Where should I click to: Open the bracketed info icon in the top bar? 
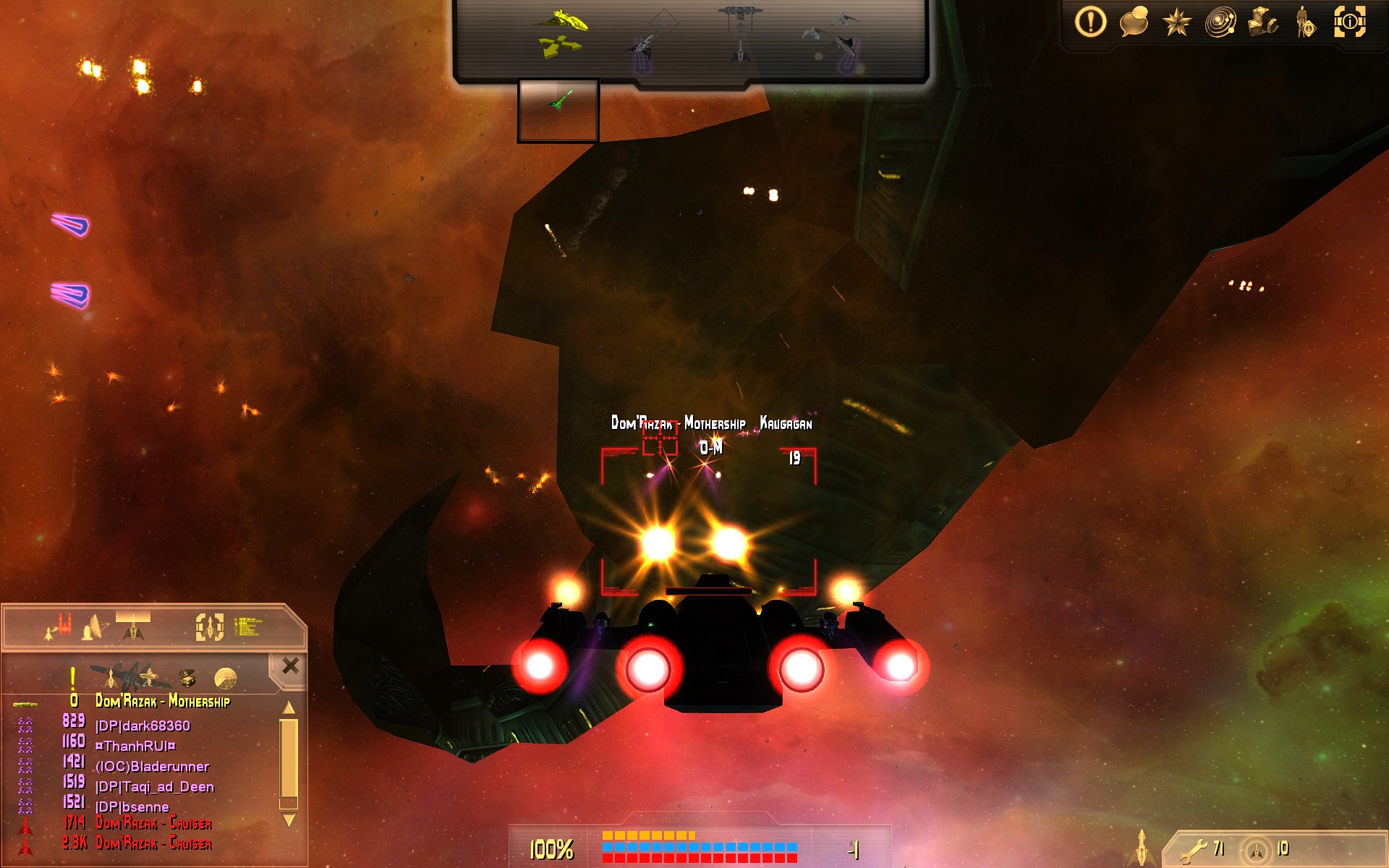pyautogui.click(x=1349, y=22)
